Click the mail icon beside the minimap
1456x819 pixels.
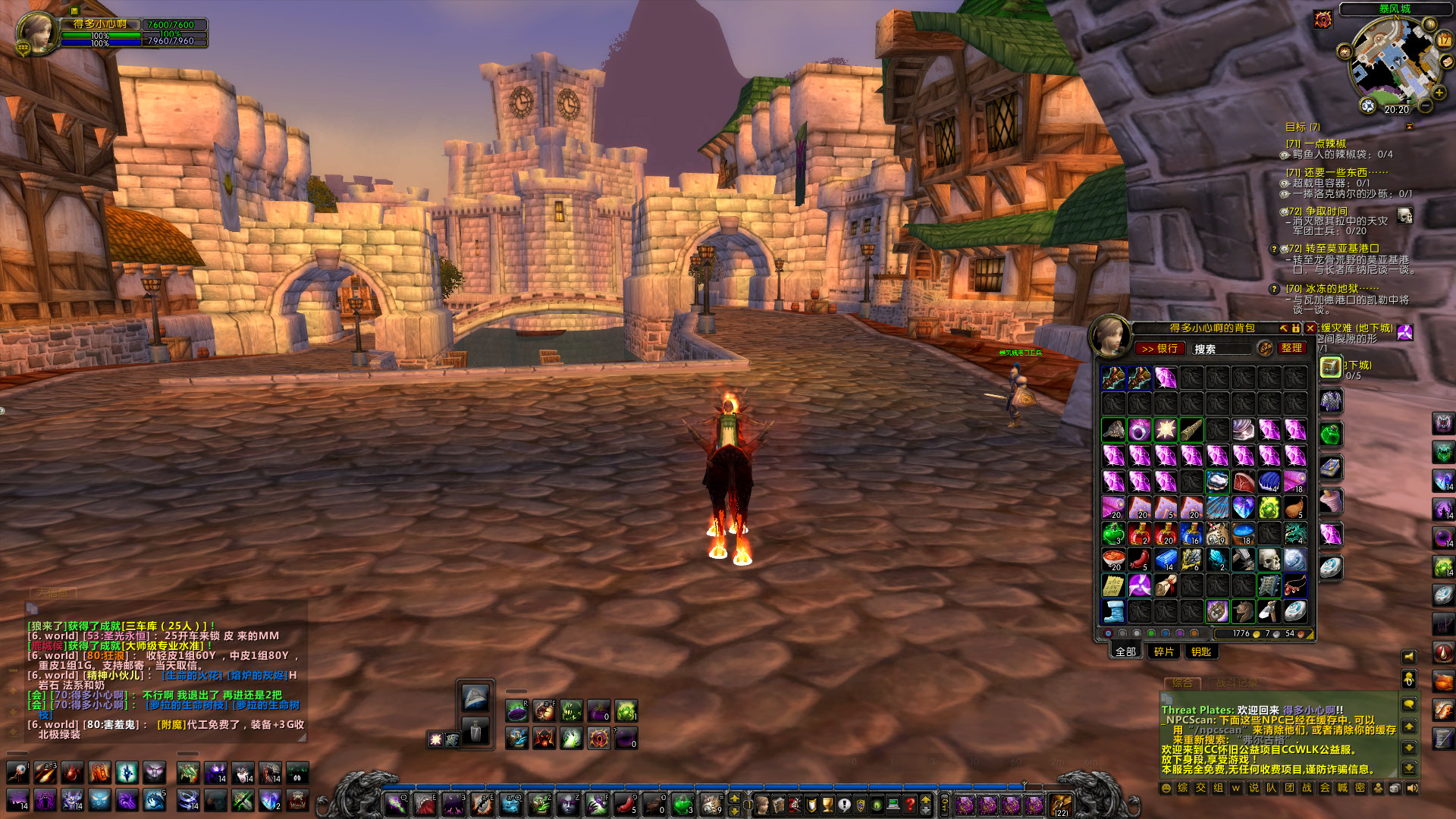1447,61
